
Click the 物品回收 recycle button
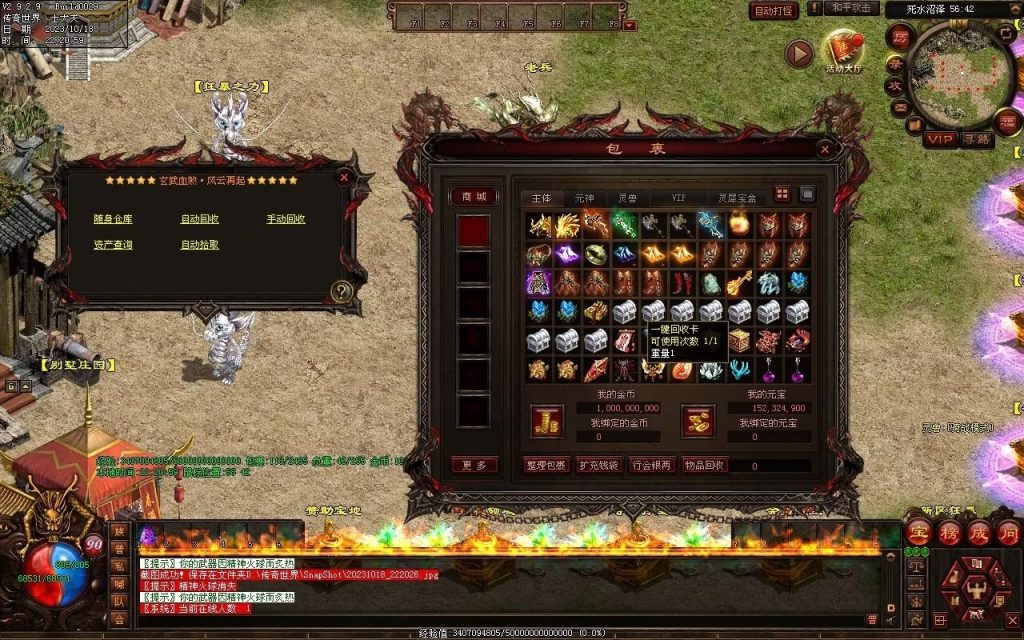point(705,465)
